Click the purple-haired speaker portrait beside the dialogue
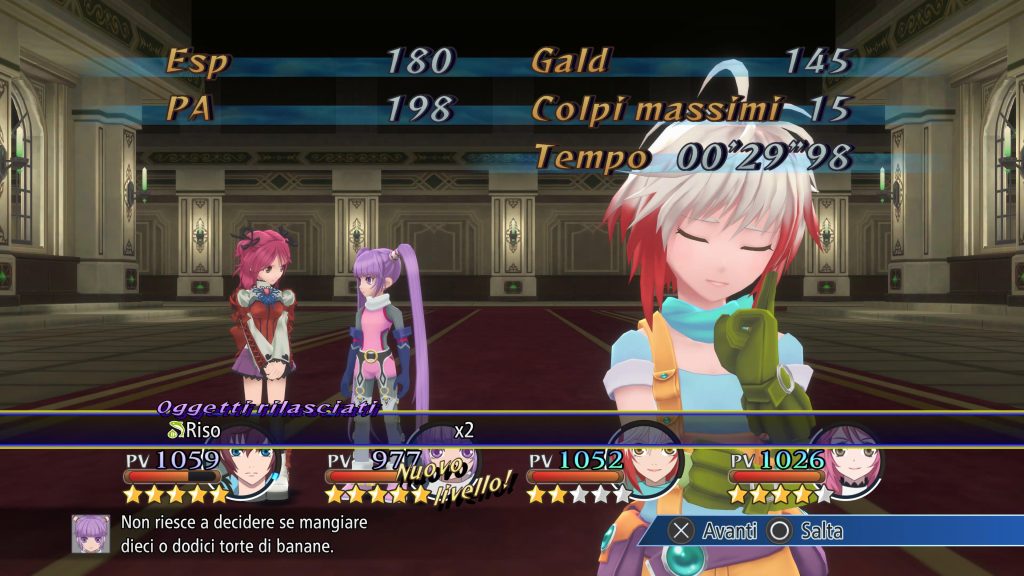The width and height of the screenshot is (1024, 576). point(91,534)
